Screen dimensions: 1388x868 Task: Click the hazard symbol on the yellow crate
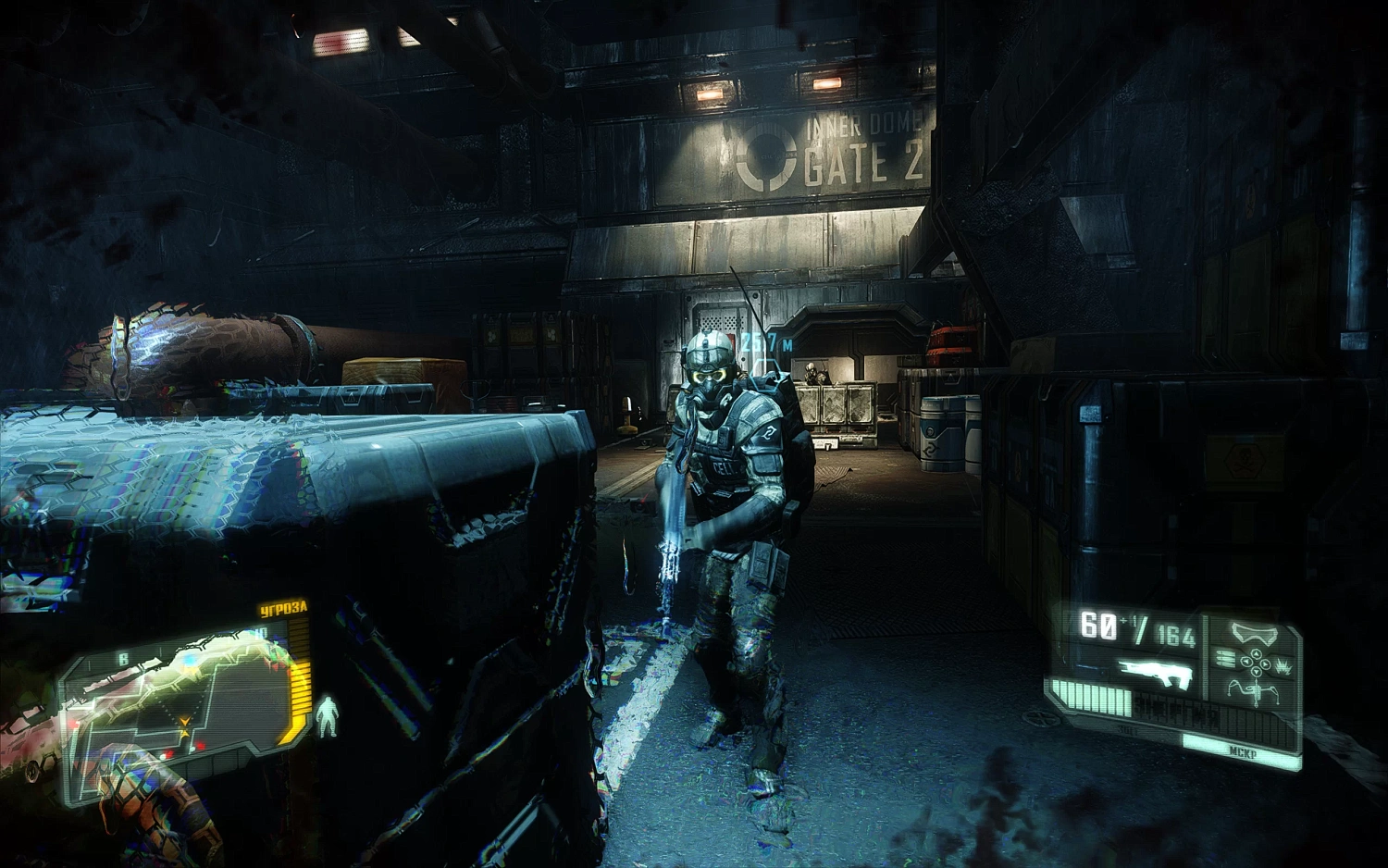coord(1245,460)
